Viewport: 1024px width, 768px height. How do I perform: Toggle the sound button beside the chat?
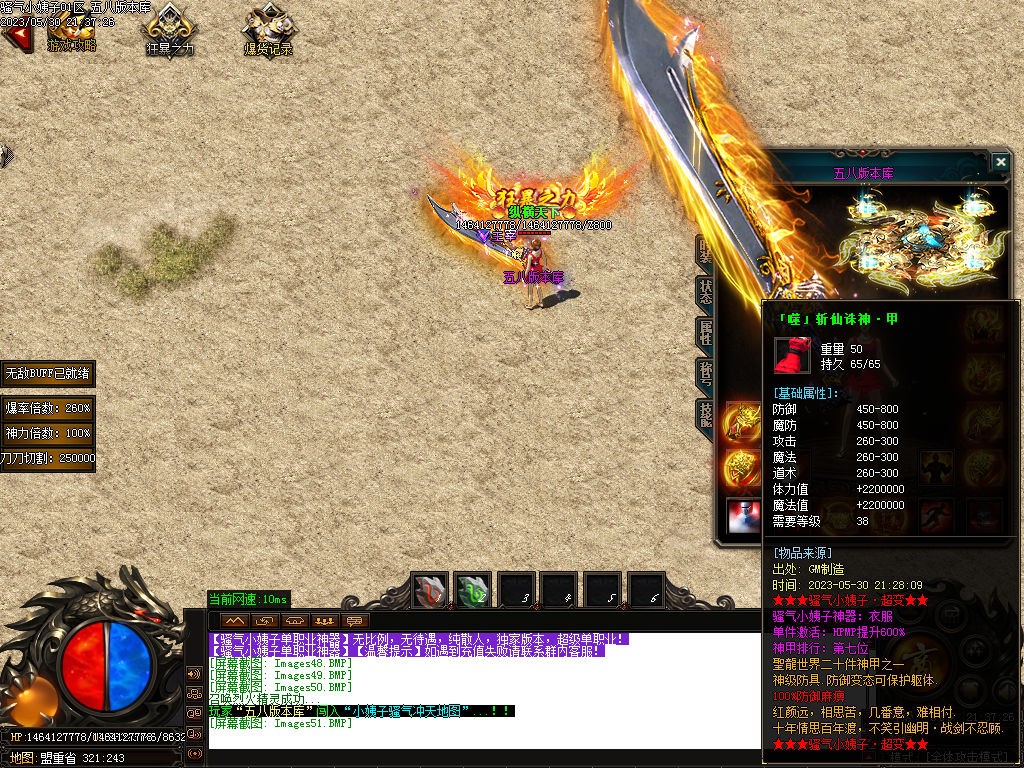[194, 672]
